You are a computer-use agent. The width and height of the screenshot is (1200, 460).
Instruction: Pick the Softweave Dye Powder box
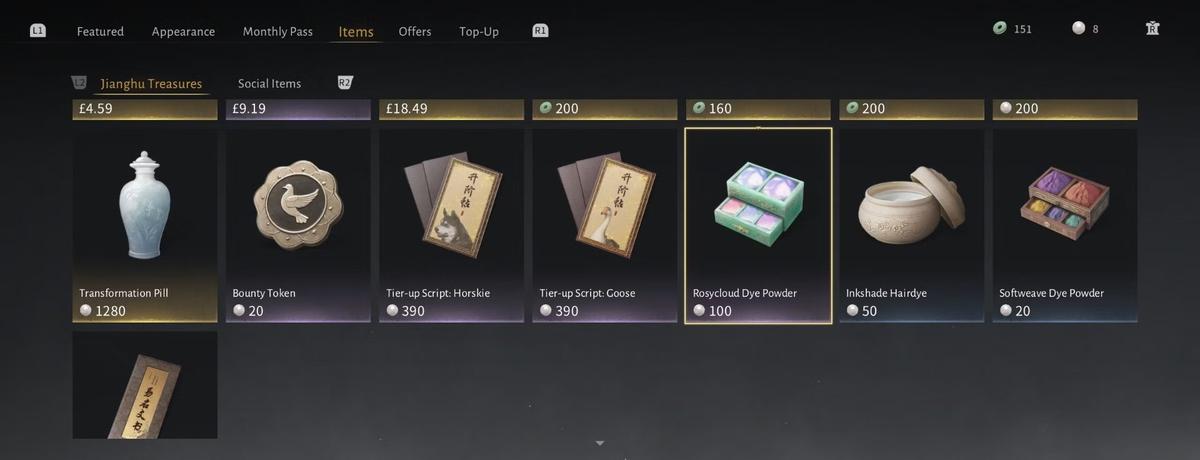pyautogui.click(x=1064, y=225)
